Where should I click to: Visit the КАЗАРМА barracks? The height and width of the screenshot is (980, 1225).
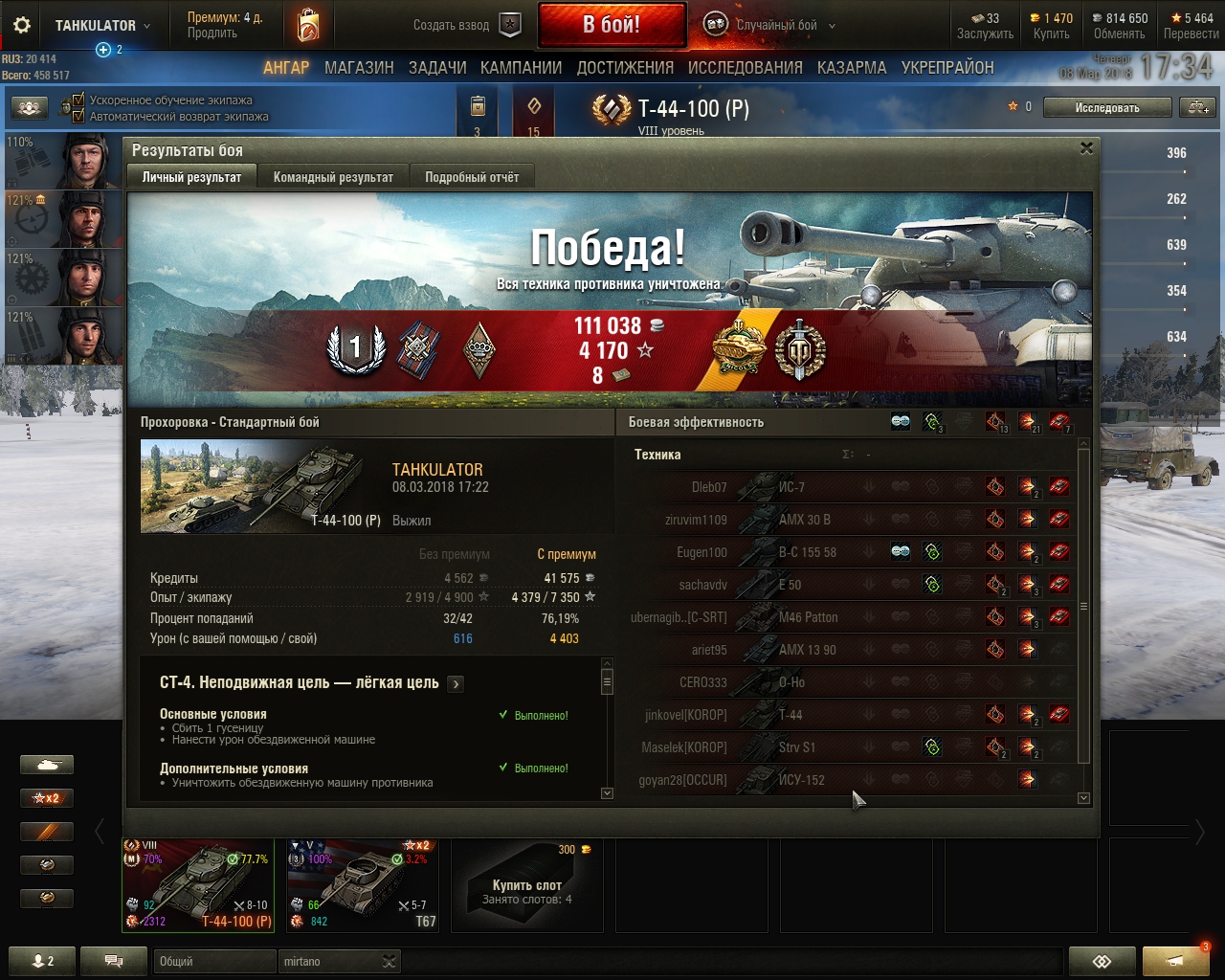852,68
